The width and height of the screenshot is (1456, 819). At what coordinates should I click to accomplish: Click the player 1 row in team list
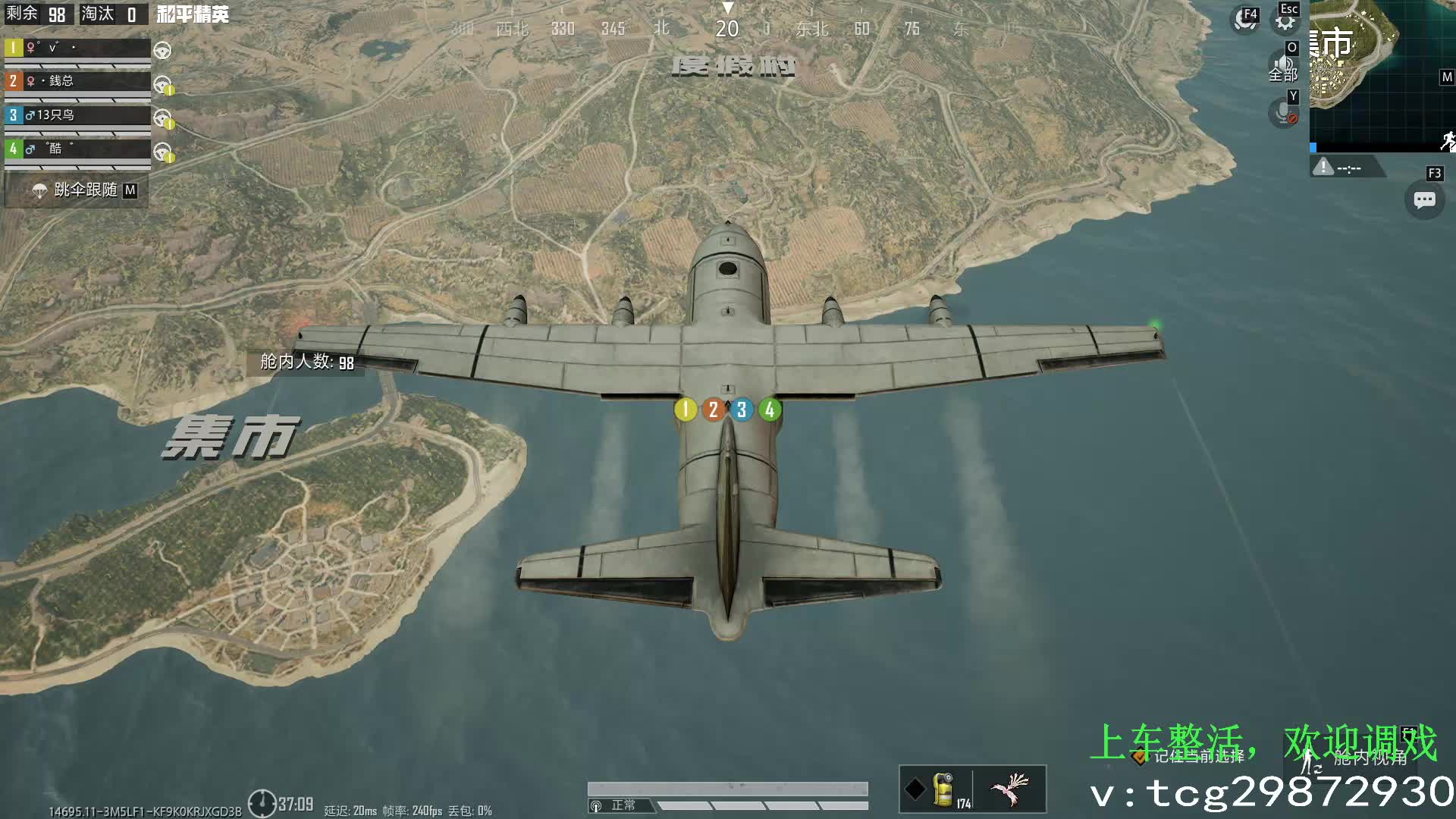click(x=77, y=48)
